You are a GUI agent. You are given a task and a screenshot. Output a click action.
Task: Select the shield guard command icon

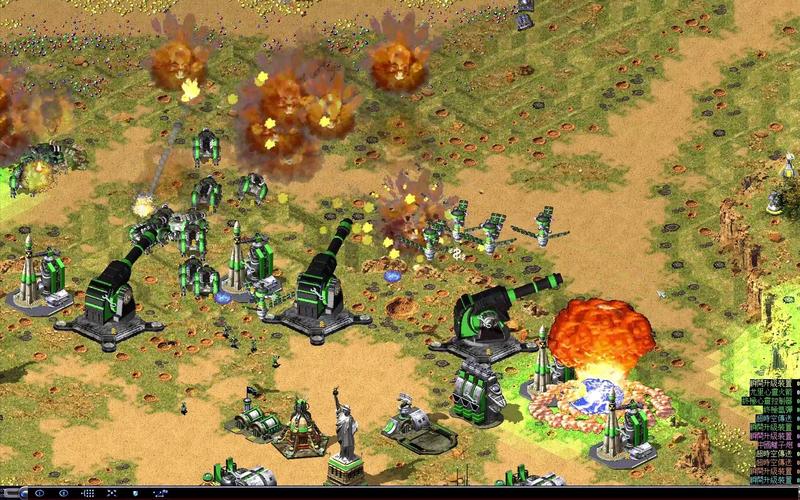[x=135, y=493]
